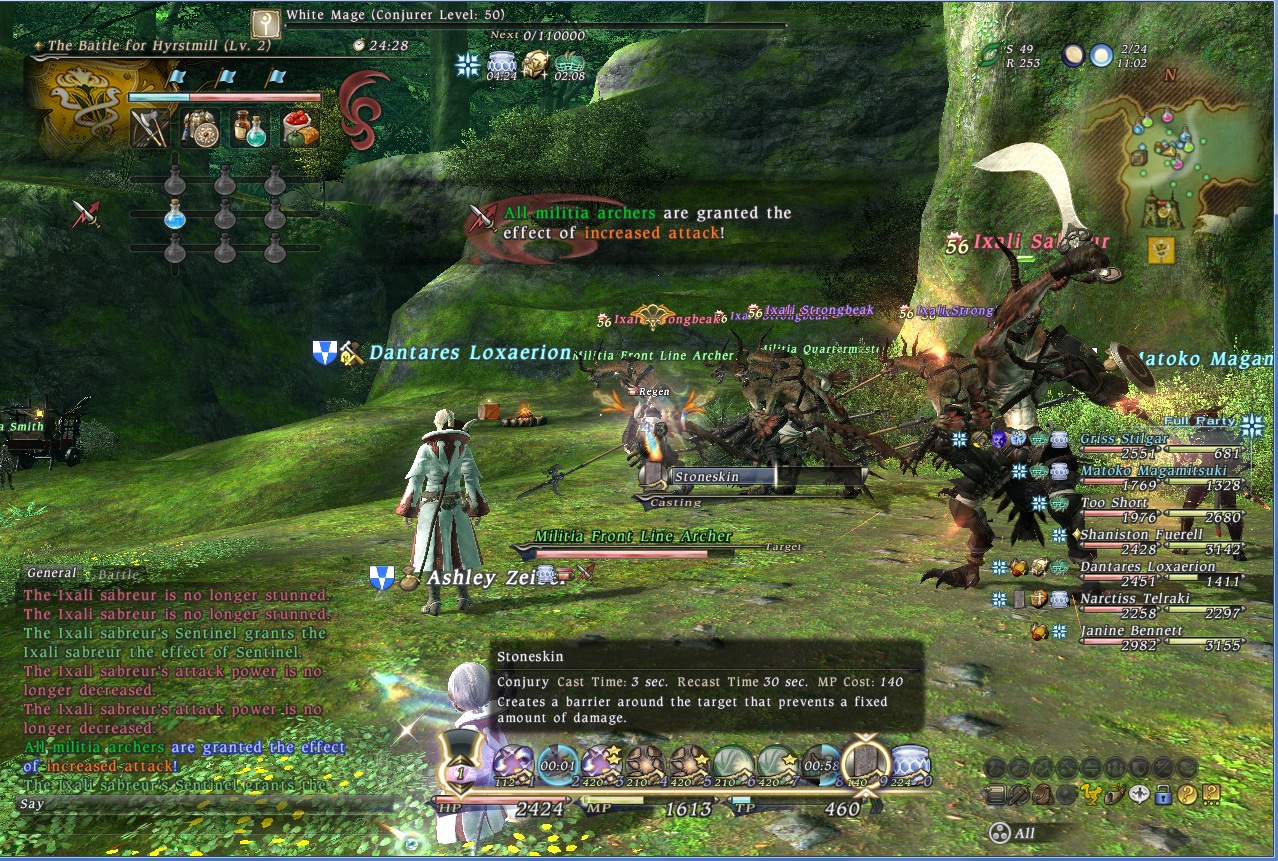Screen dimensions: 1278x861
Task: Activate the hotbar ability in slot 1
Action: [510, 765]
